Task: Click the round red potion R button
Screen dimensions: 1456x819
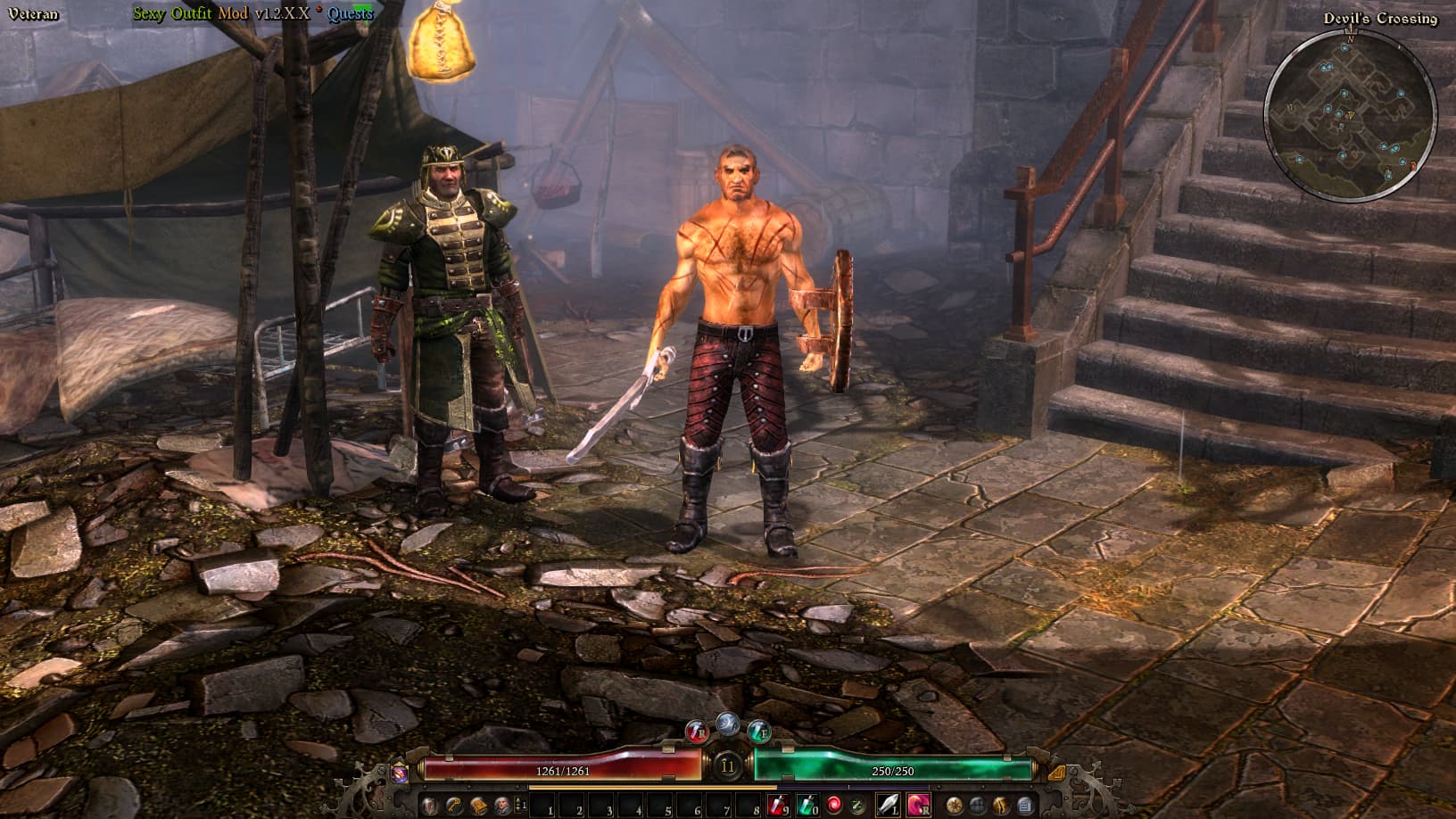Action: click(x=697, y=732)
